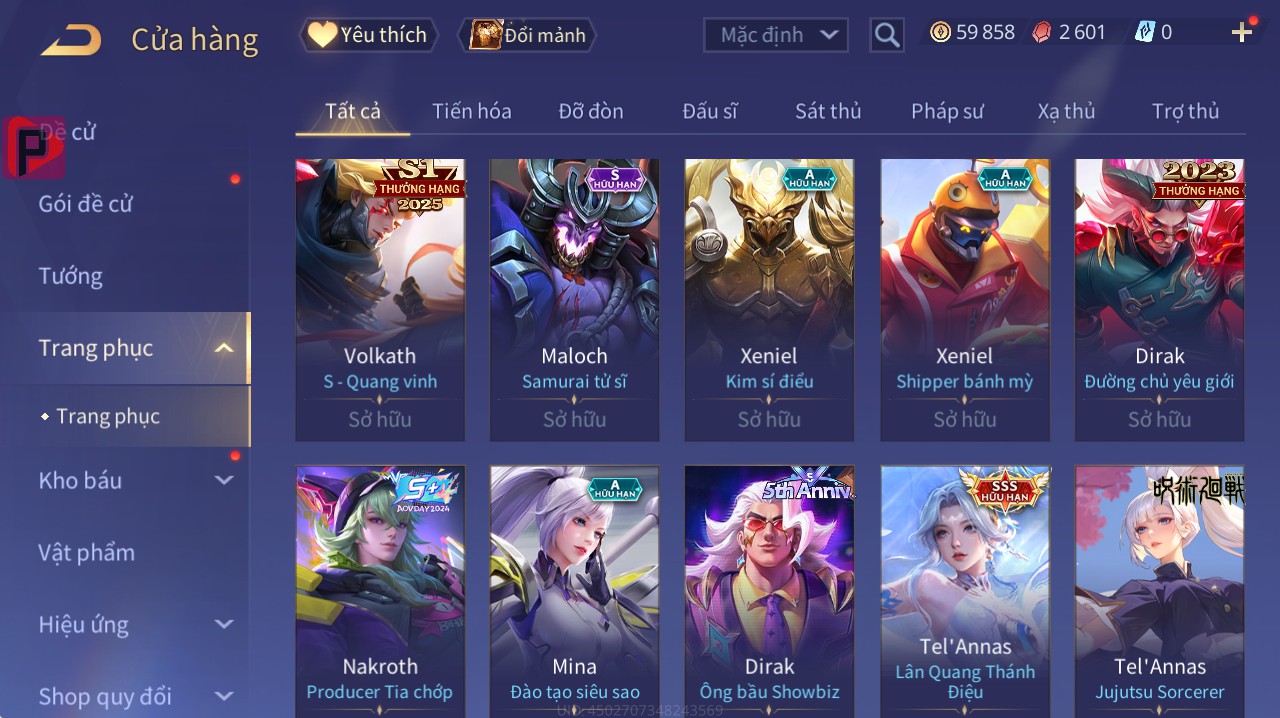
Task: Go back using the return arrow
Action: pyautogui.click(x=71, y=39)
